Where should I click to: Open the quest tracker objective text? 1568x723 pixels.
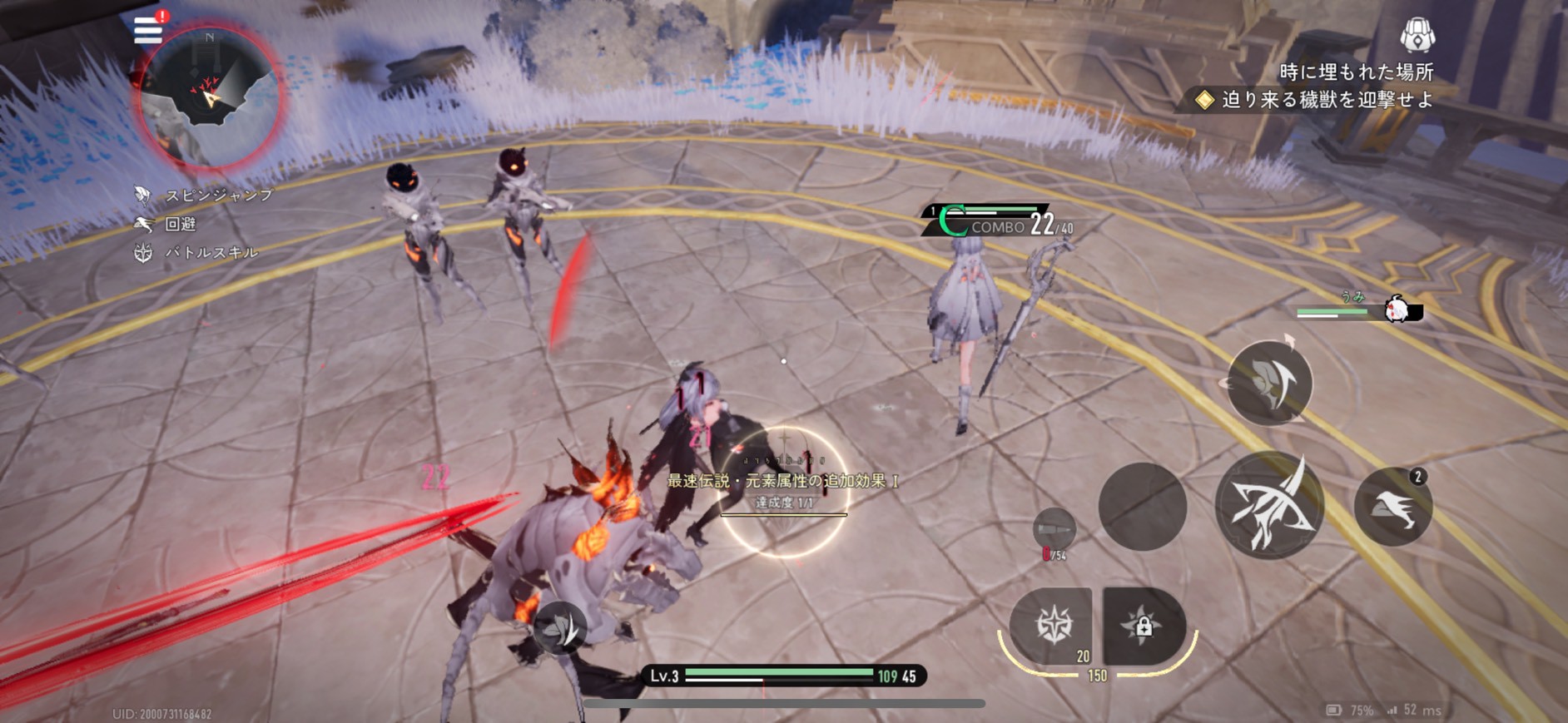tap(1327, 101)
